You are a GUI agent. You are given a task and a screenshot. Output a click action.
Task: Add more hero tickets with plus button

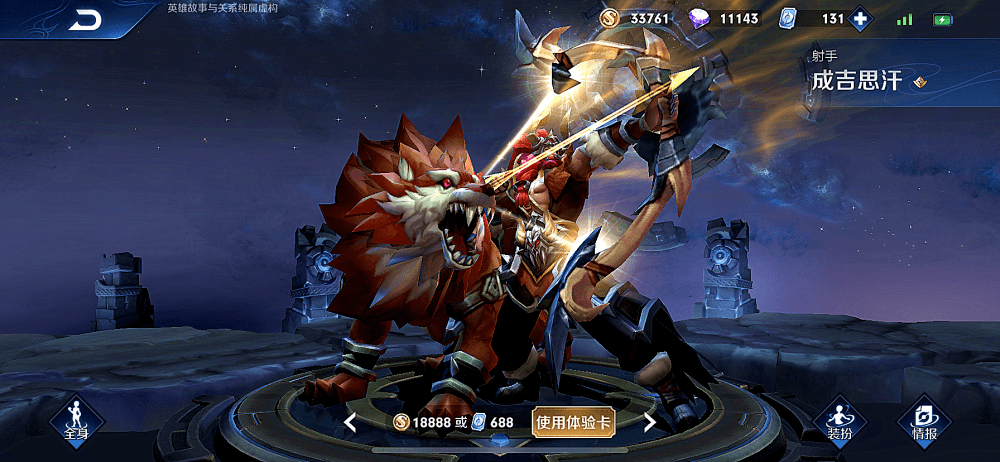860,19
